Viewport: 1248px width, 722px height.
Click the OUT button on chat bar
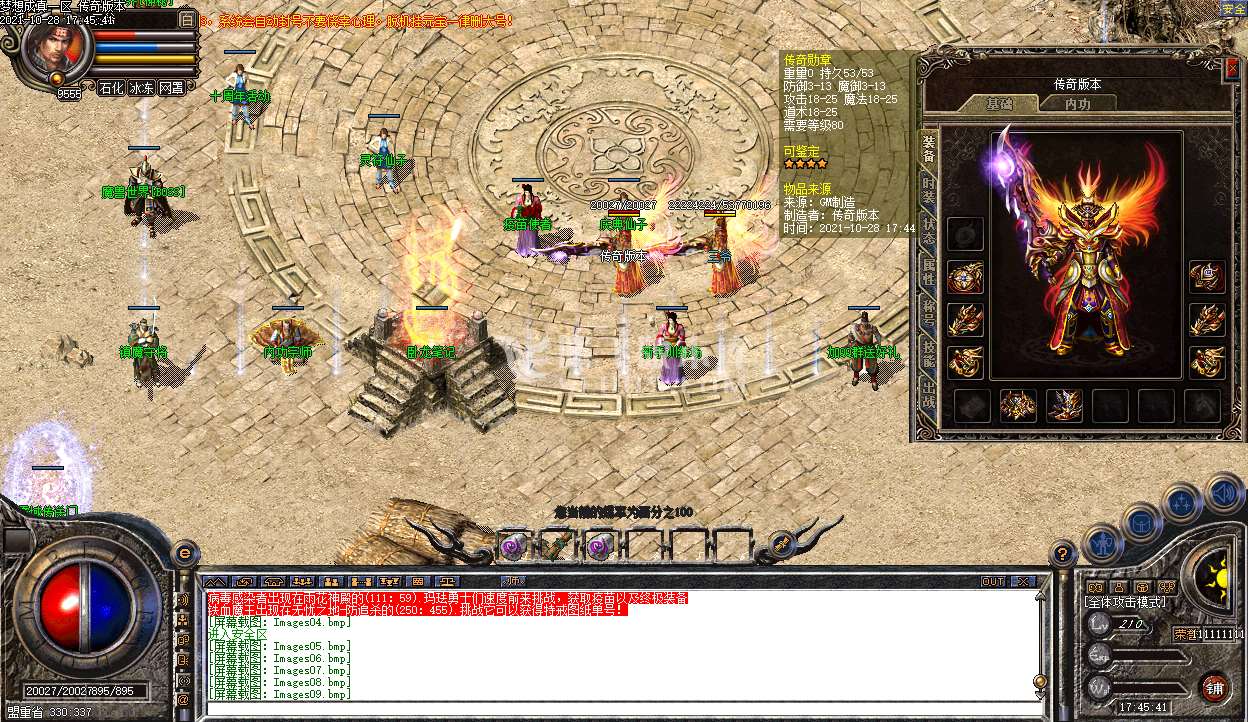point(992,581)
